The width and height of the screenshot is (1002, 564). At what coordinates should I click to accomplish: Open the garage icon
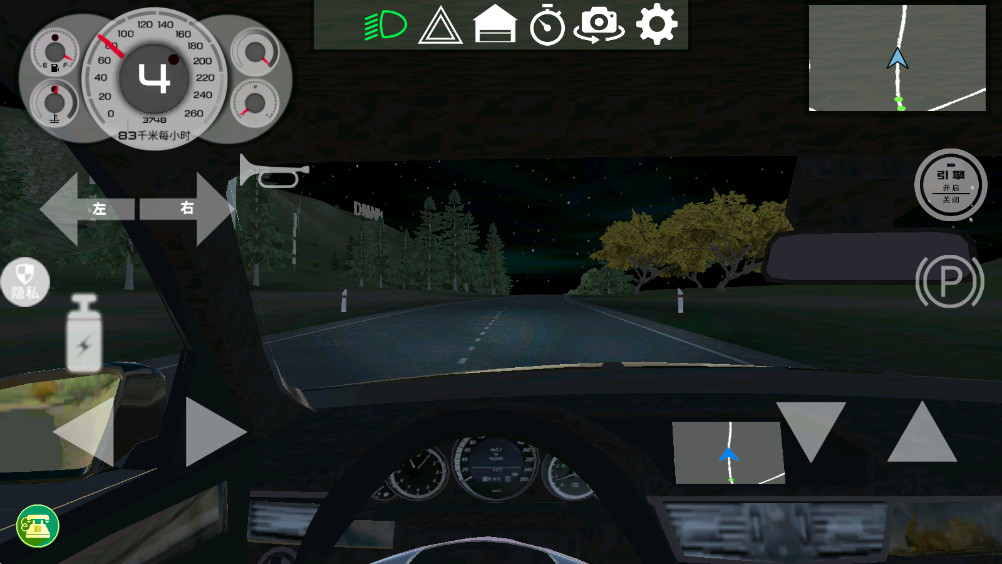[494, 25]
